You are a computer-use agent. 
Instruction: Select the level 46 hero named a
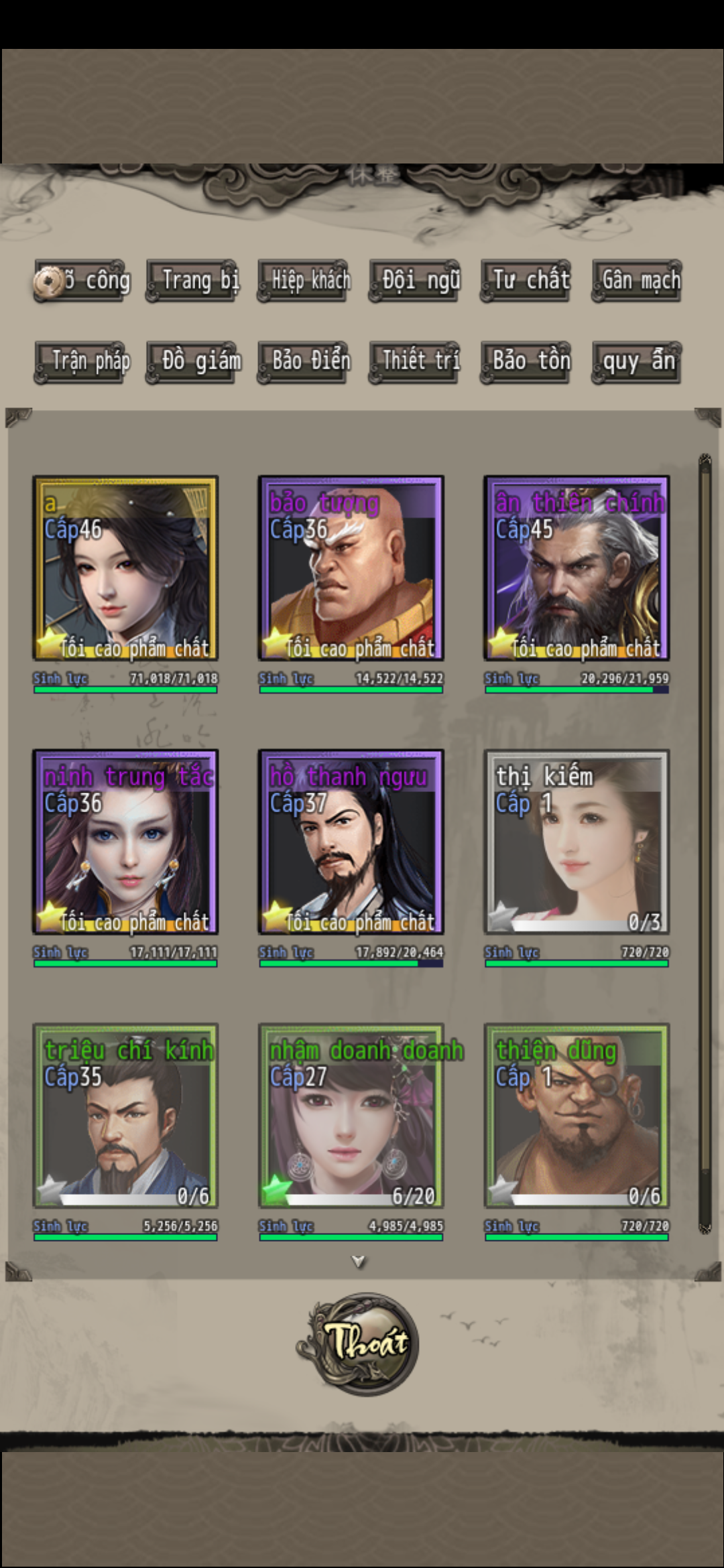tap(125, 568)
